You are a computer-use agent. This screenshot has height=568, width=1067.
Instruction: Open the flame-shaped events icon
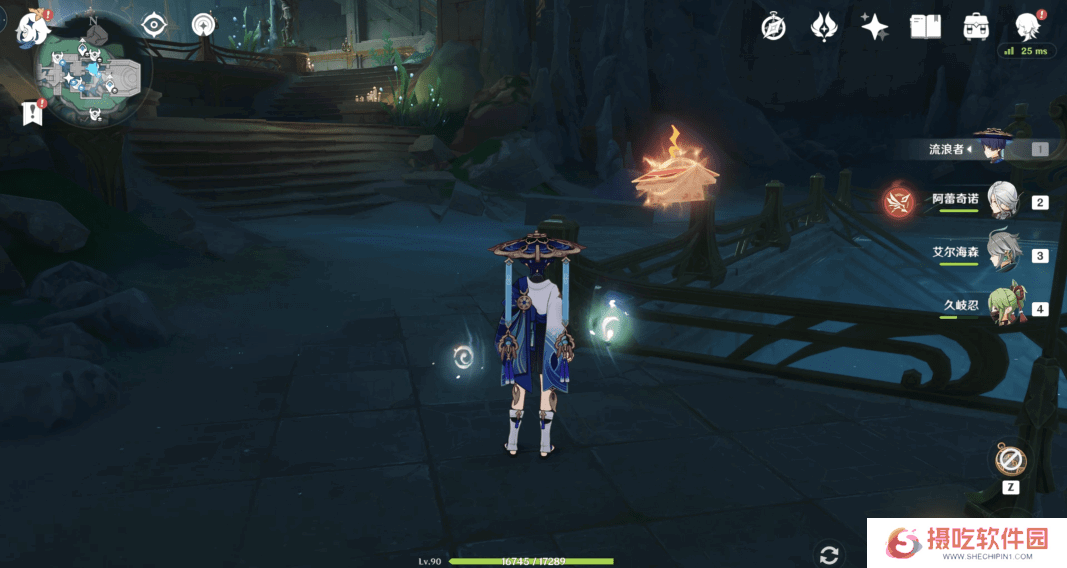pos(824,27)
